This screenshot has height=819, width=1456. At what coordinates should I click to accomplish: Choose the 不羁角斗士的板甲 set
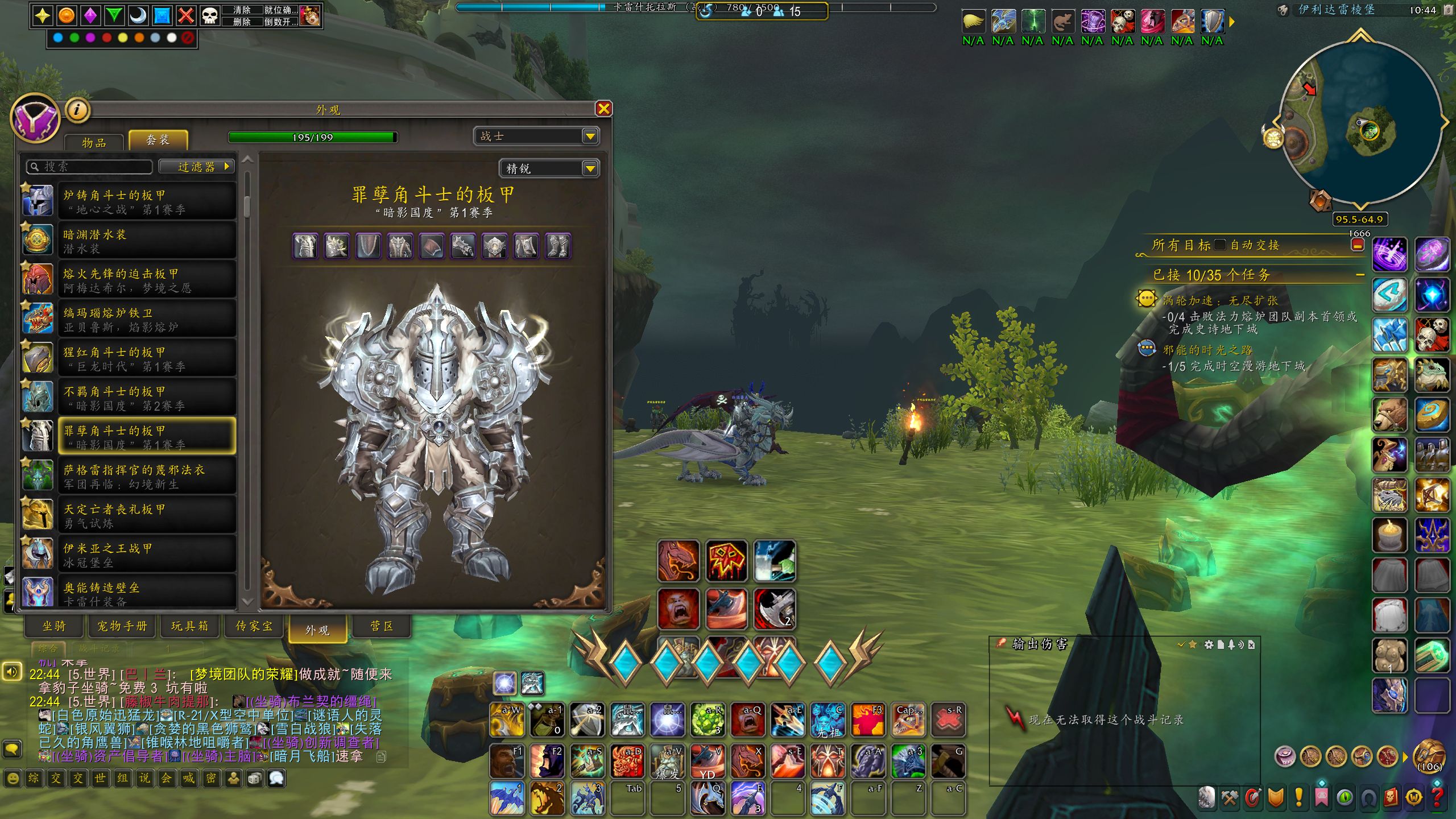coord(147,398)
